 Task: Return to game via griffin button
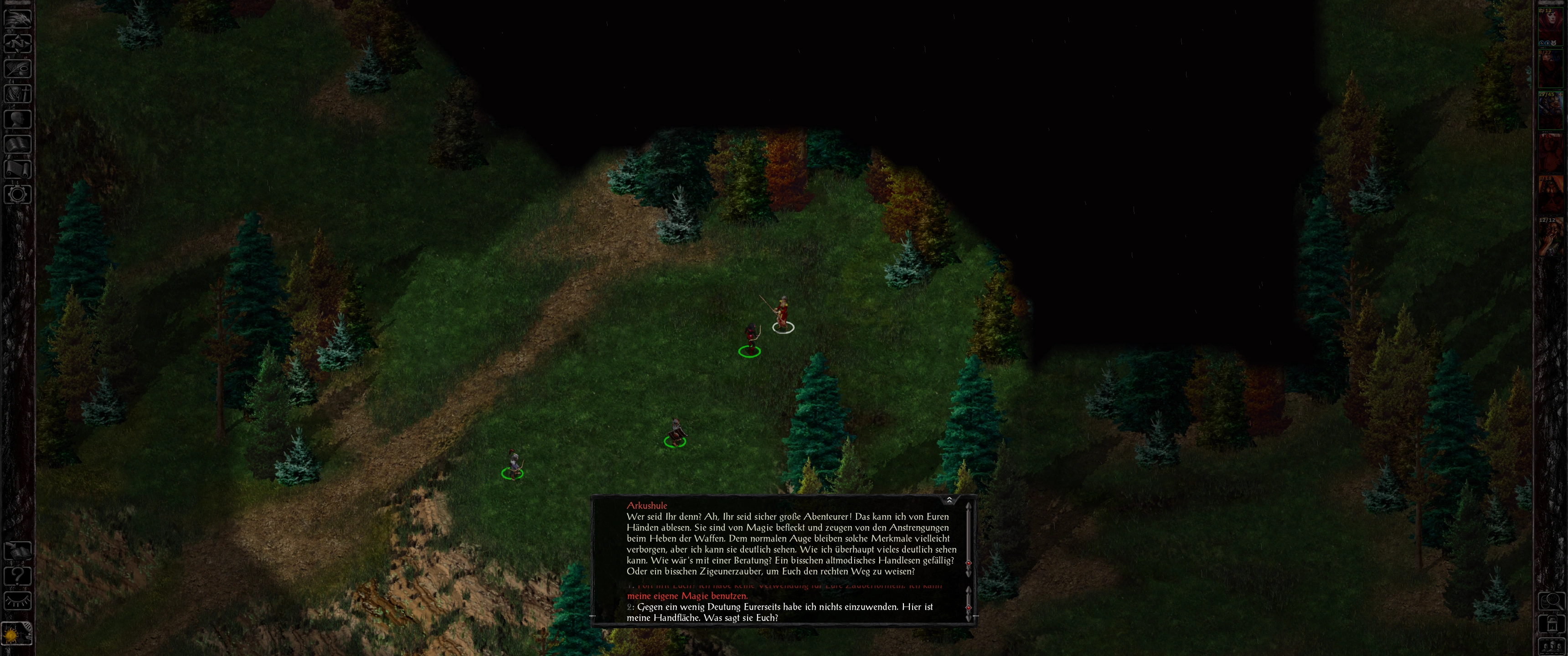[17, 18]
